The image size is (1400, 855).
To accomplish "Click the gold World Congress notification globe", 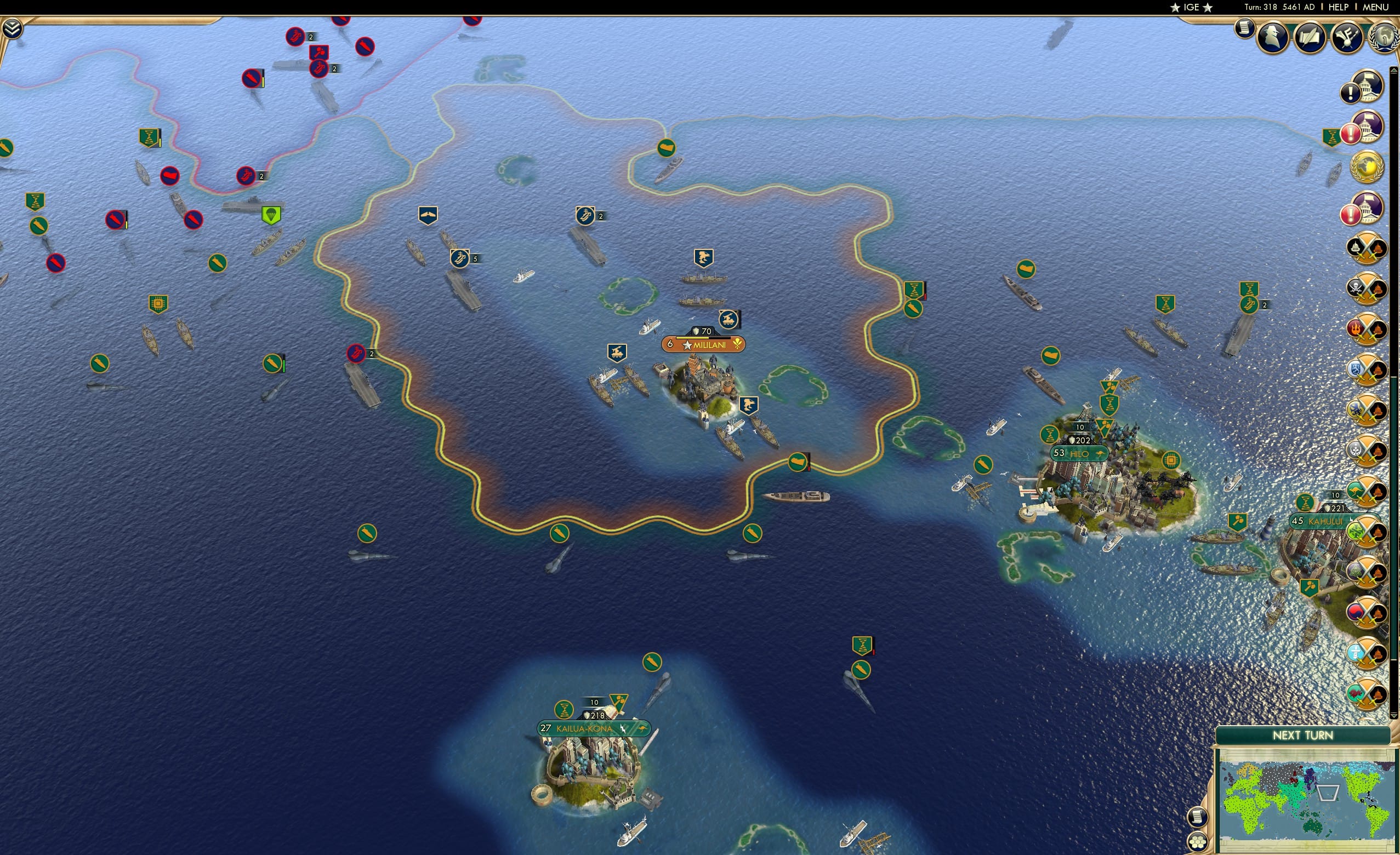I will pos(1368,167).
